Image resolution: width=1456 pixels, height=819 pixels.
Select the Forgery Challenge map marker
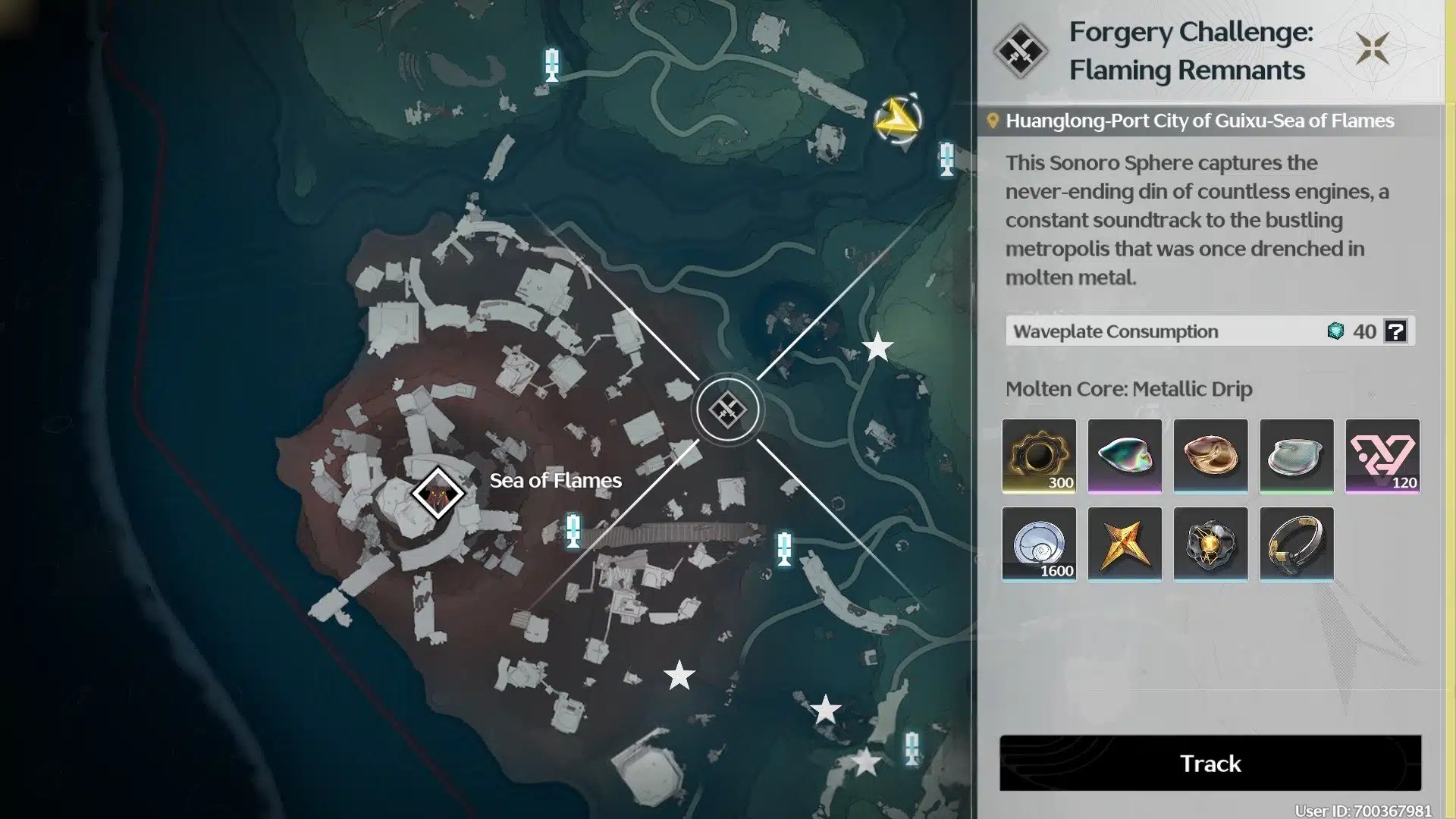pyautogui.click(x=727, y=410)
